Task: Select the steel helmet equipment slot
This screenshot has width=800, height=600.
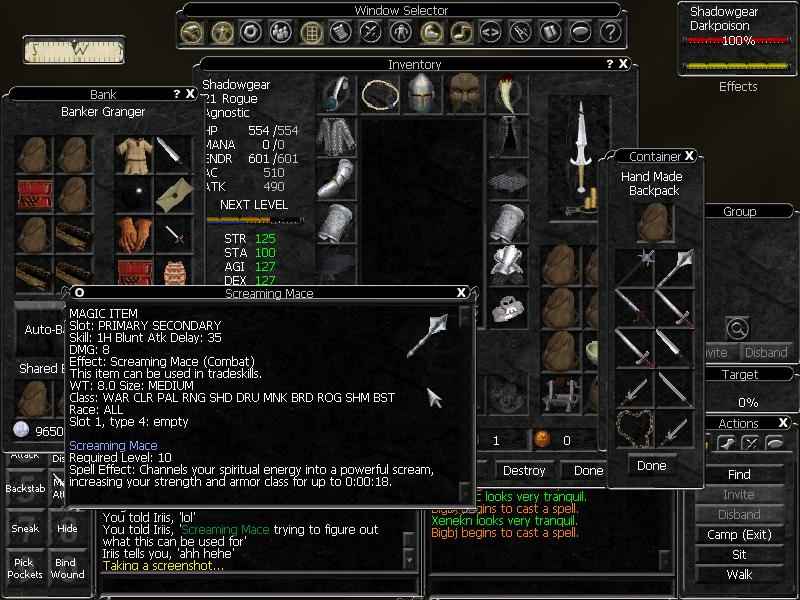Action: [x=424, y=93]
